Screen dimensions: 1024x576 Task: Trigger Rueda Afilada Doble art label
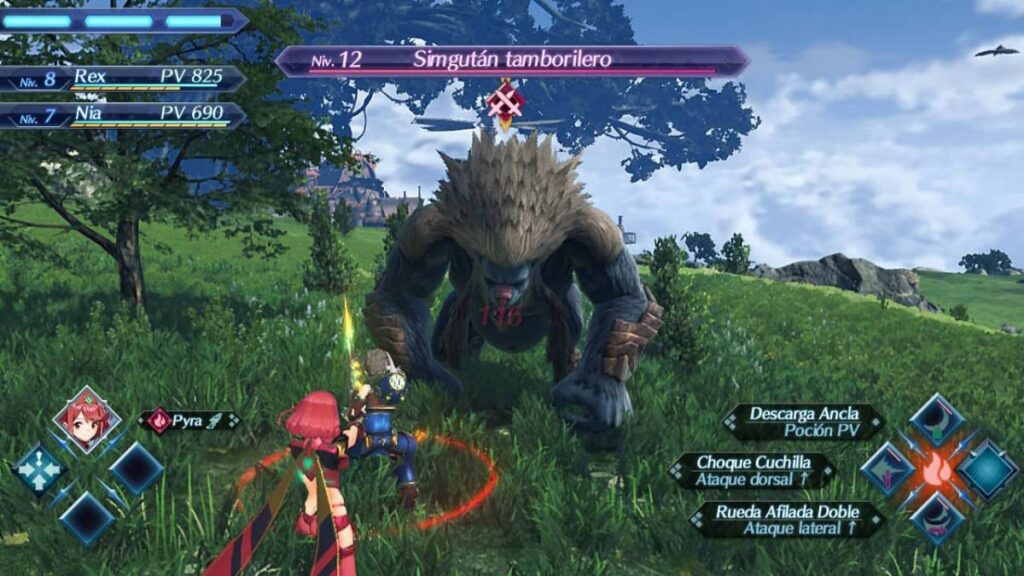[x=788, y=520]
